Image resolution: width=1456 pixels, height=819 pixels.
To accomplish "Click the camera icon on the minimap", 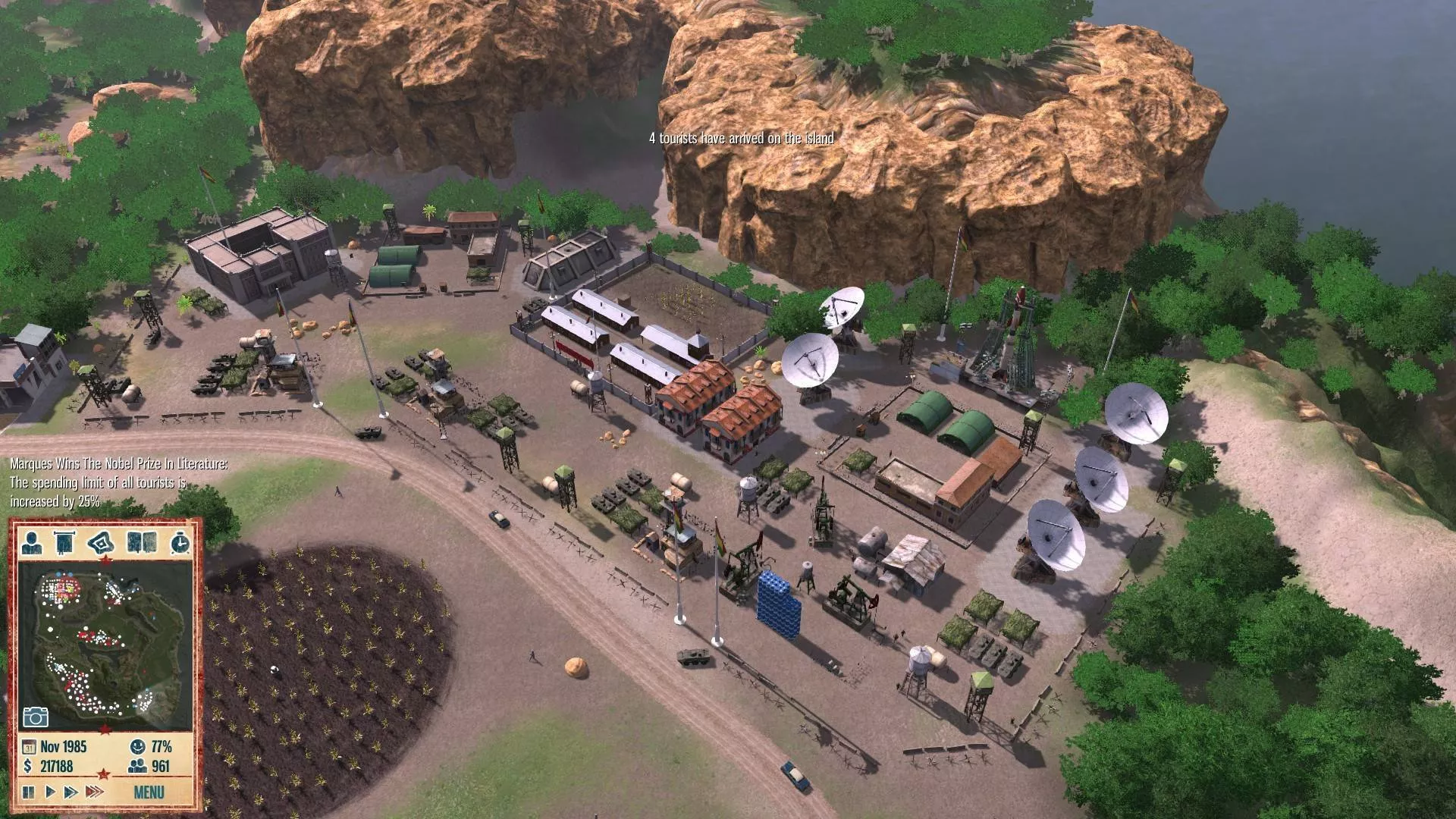I will point(36,717).
